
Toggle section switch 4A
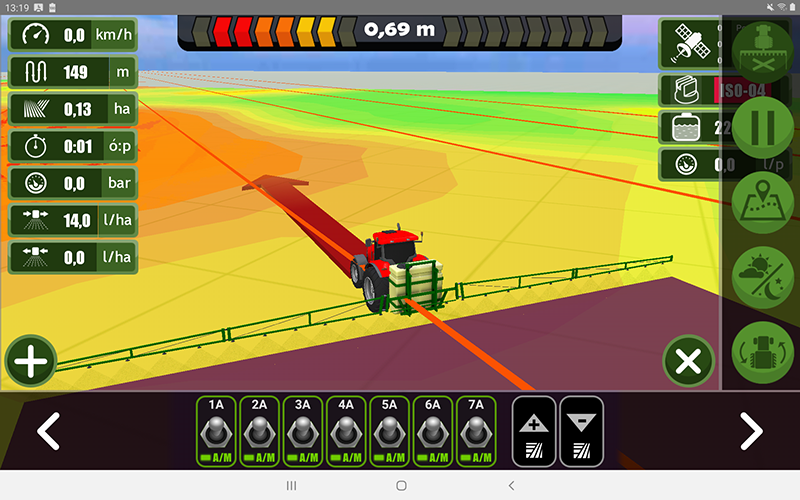coord(346,431)
